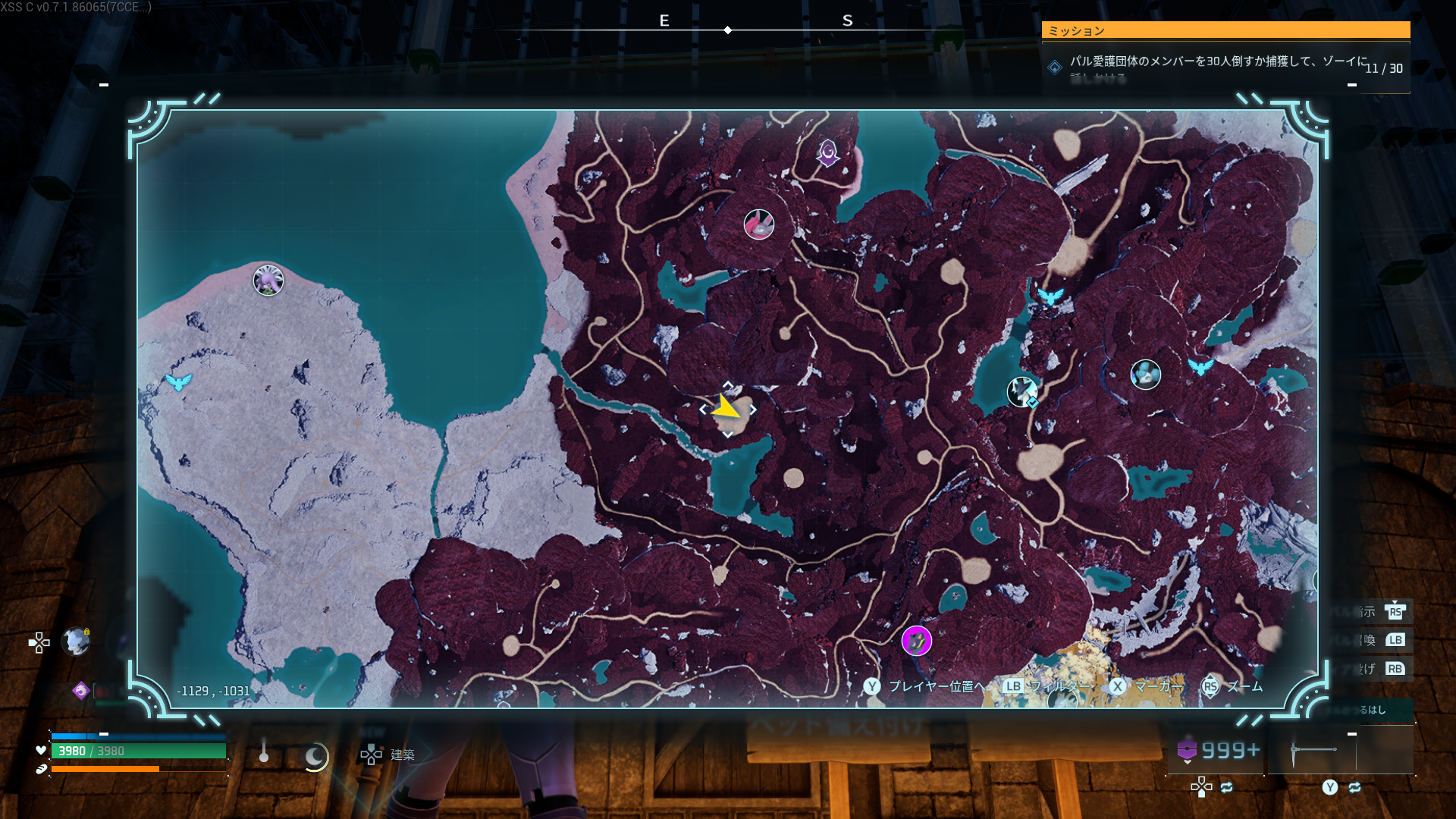Select the lavender pal boss marker on the snowfield

[268, 281]
